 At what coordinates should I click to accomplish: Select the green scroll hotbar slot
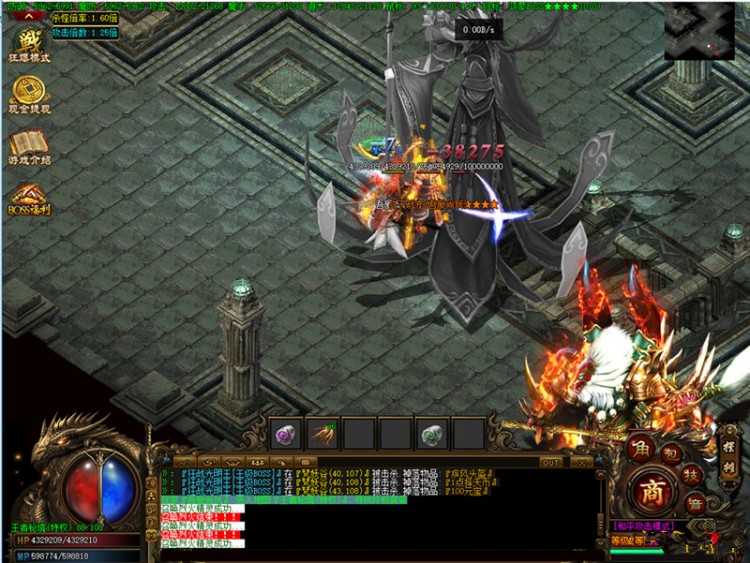click(x=432, y=433)
